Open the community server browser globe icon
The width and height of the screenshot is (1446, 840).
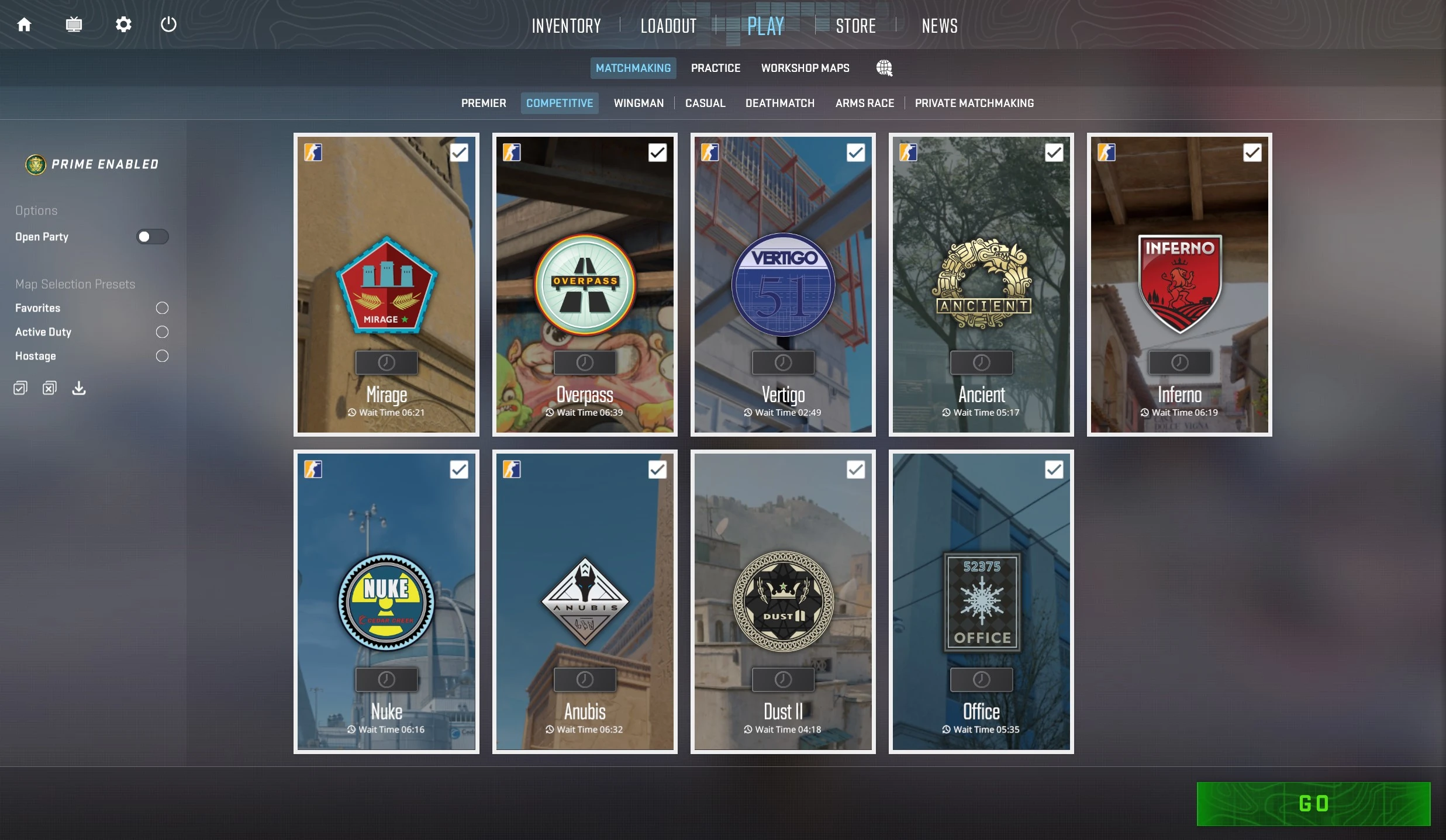(884, 68)
